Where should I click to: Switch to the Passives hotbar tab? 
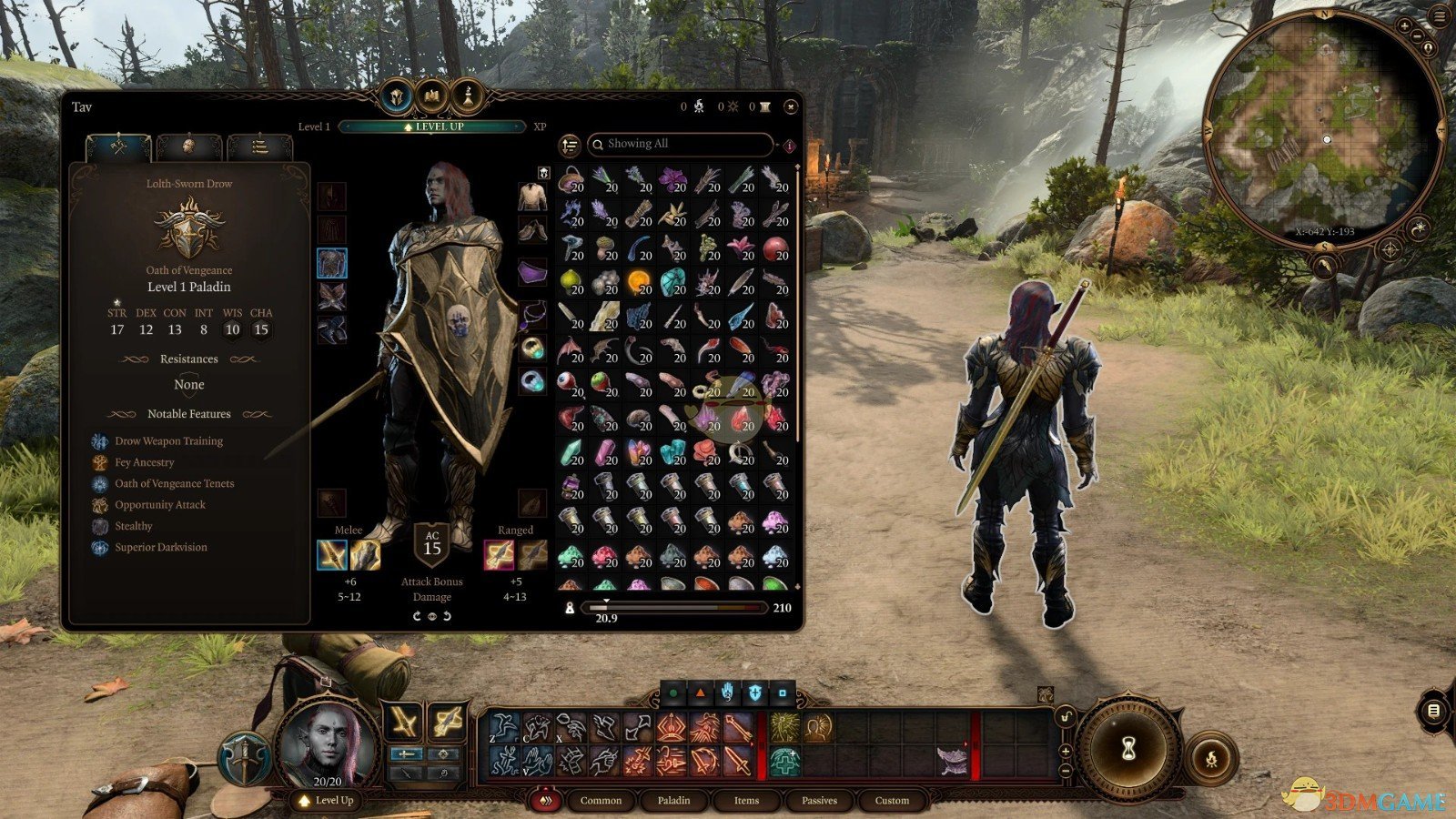[x=818, y=801]
